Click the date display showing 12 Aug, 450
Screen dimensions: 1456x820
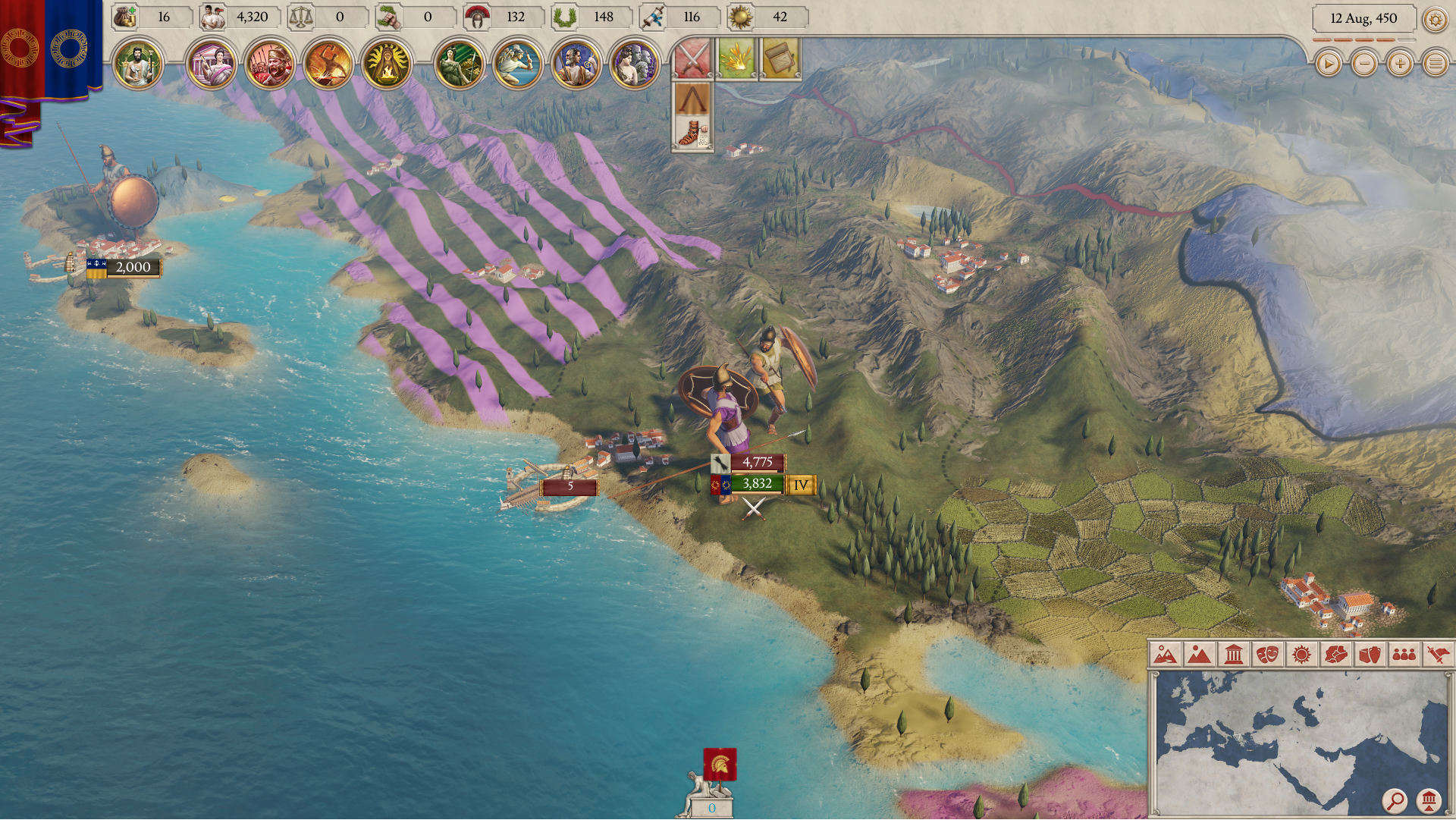click(1363, 18)
